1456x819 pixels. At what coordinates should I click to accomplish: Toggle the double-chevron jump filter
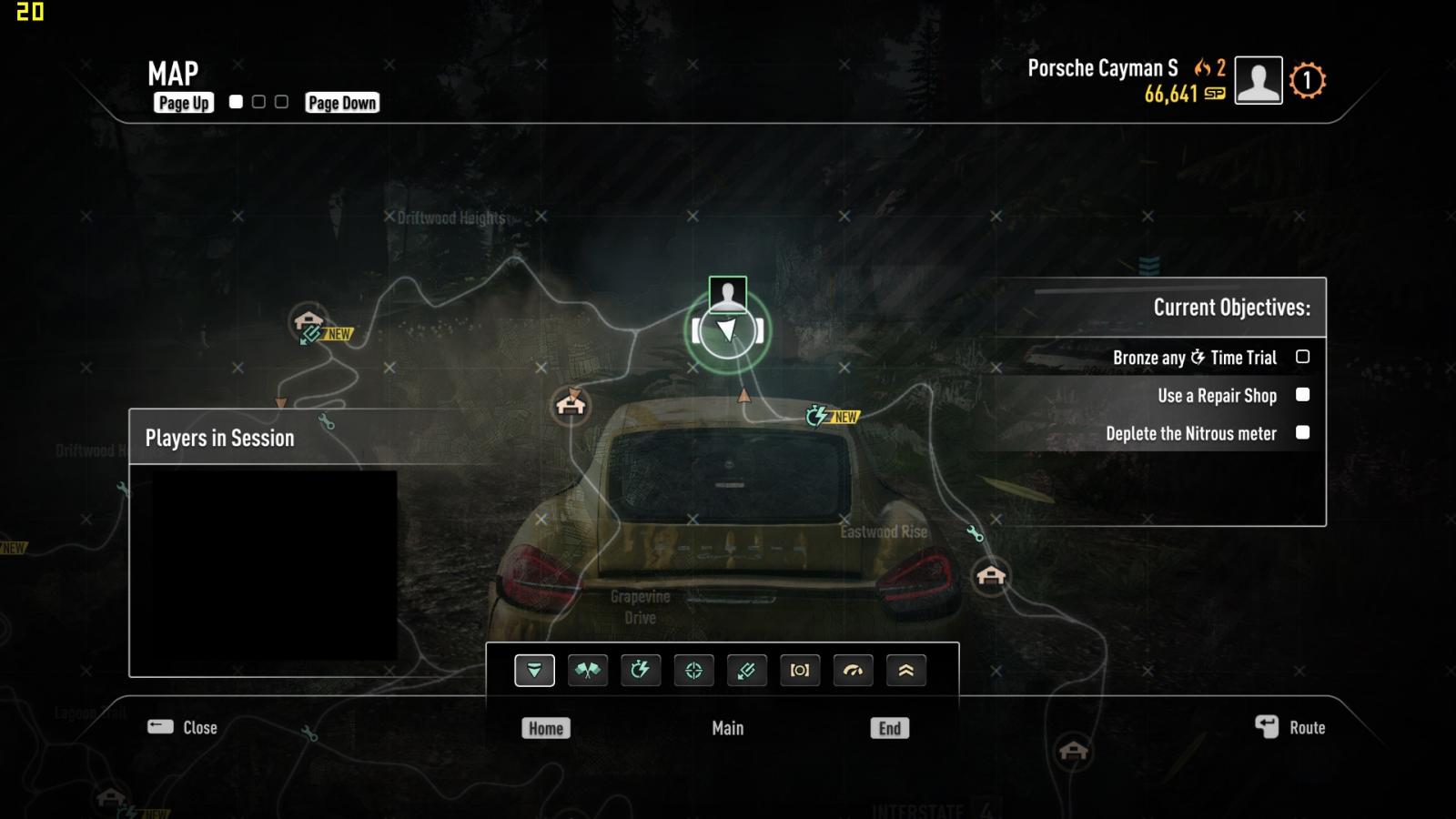[905, 671]
